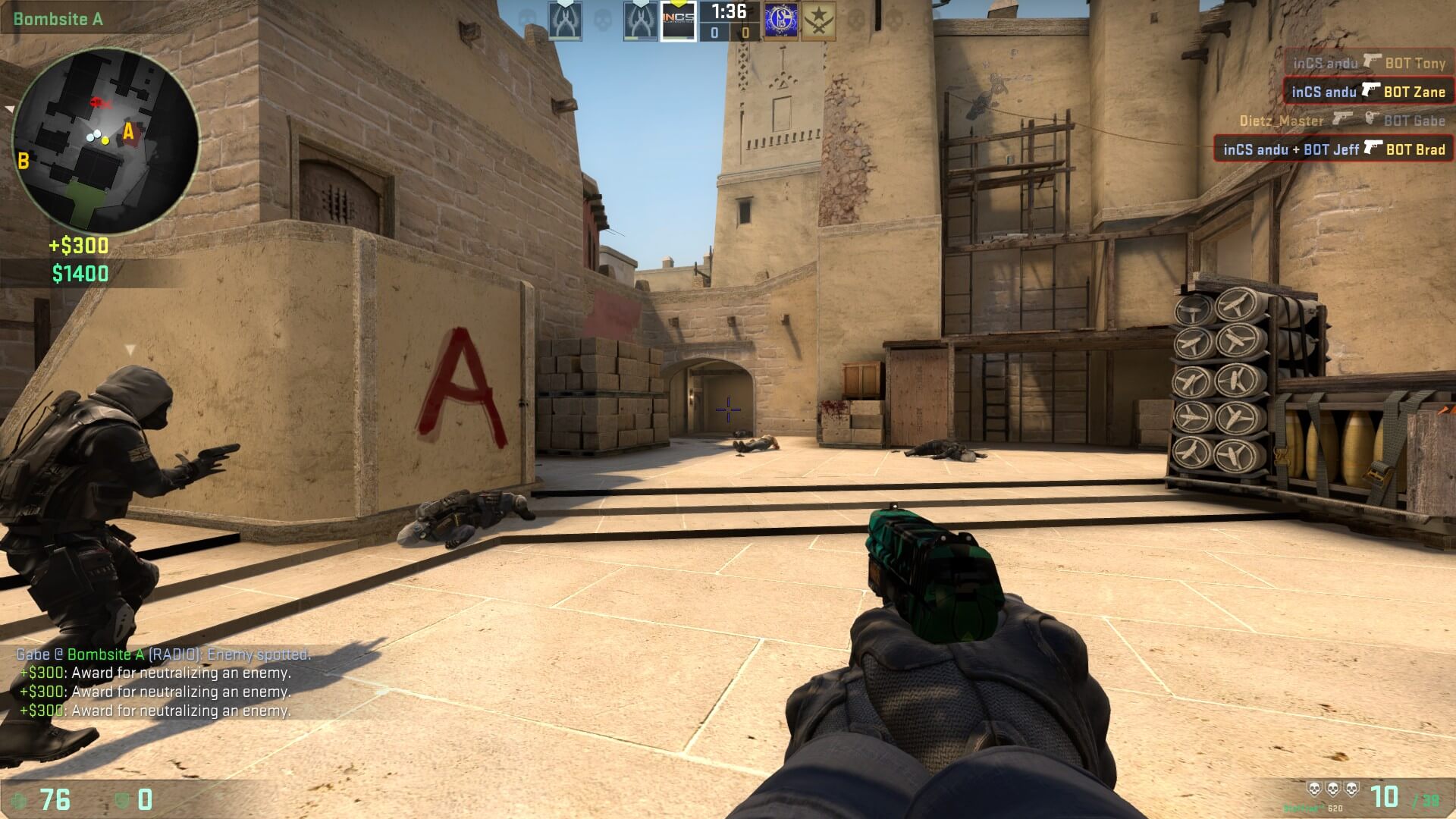
Task: Select the Dietz_Master kill feed entry
Action: pos(1341,121)
